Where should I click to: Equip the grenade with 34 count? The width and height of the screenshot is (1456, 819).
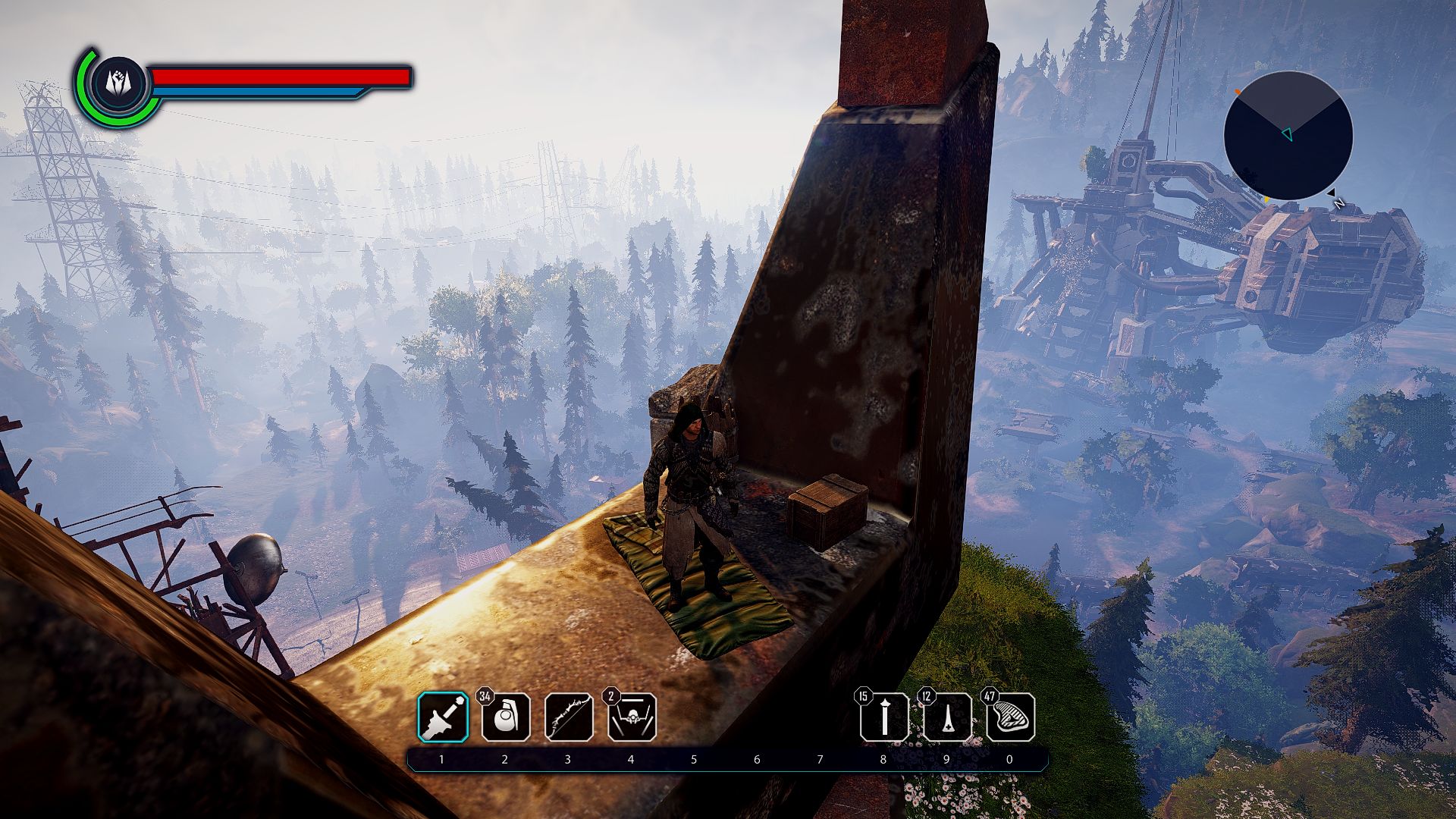pos(506,717)
